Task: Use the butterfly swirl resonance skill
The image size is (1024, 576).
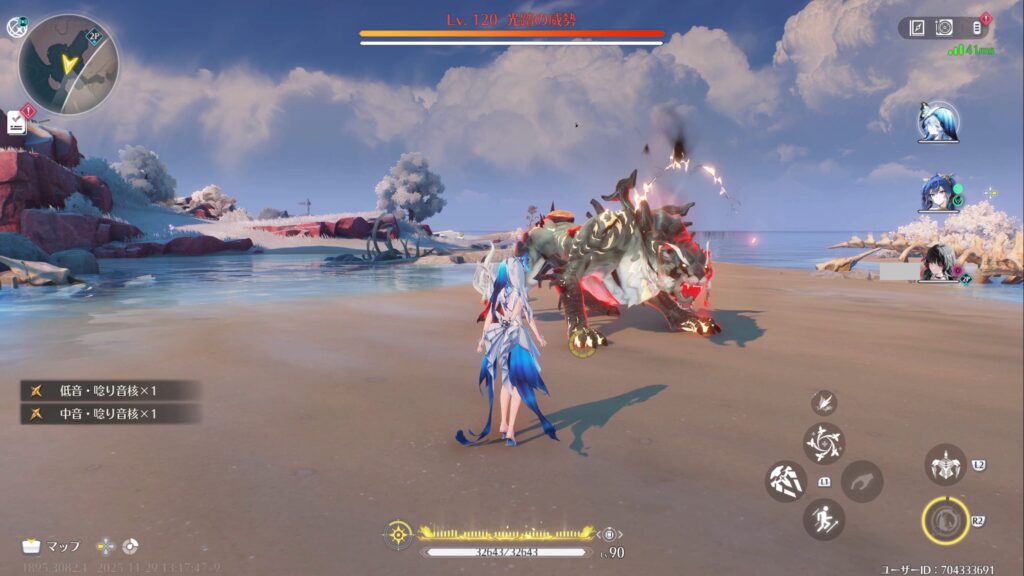Action: pos(824,443)
